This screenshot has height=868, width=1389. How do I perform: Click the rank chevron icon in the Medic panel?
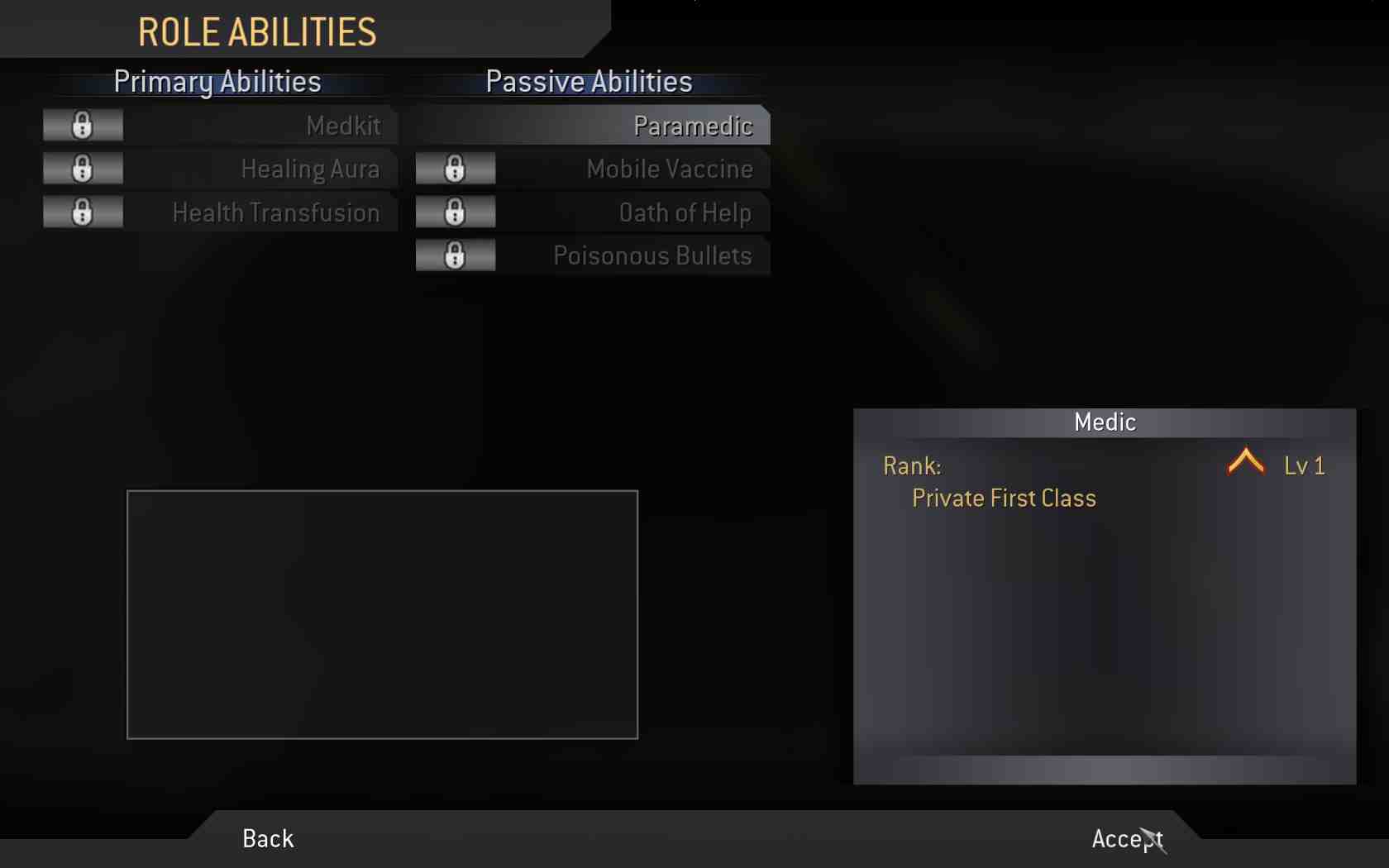click(x=1247, y=461)
